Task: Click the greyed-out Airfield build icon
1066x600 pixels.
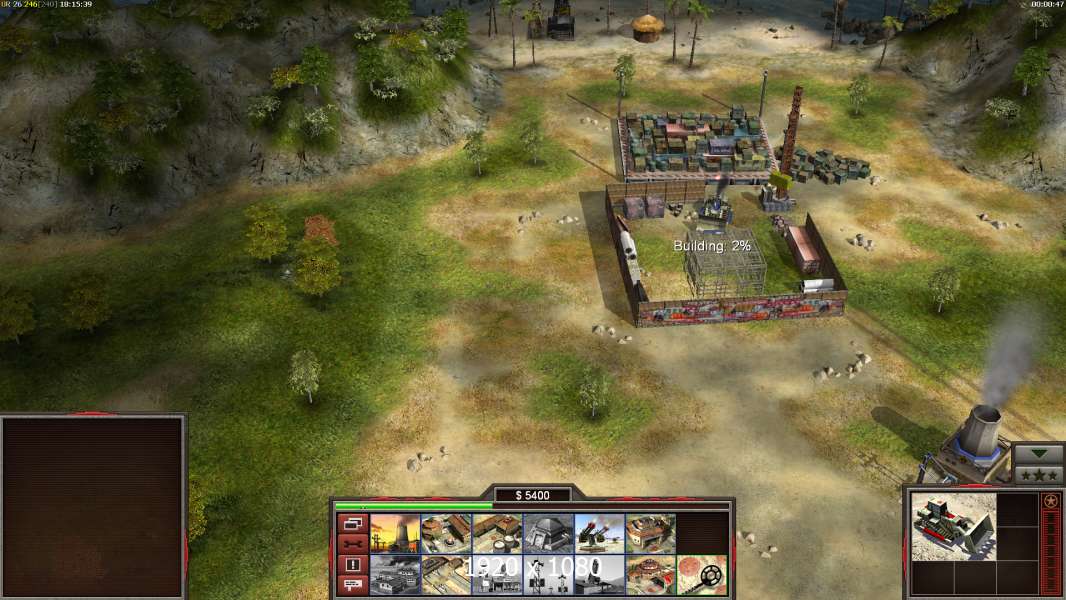Action: tap(395, 575)
